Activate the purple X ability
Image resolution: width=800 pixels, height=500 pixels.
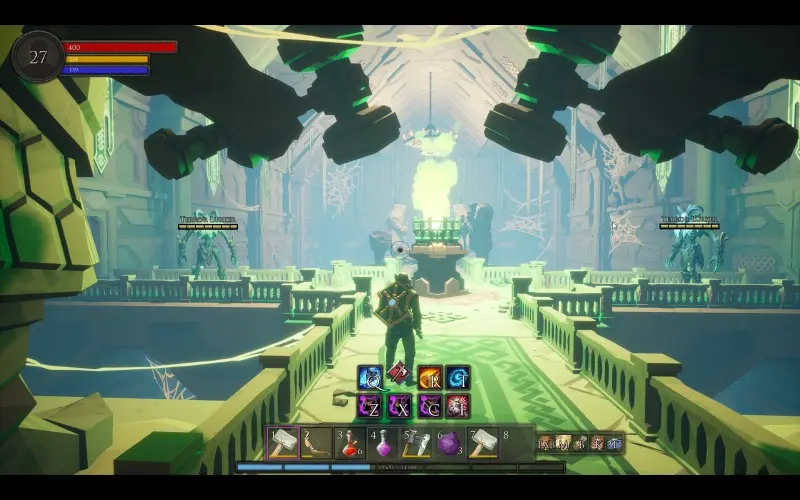click(400, 405)
